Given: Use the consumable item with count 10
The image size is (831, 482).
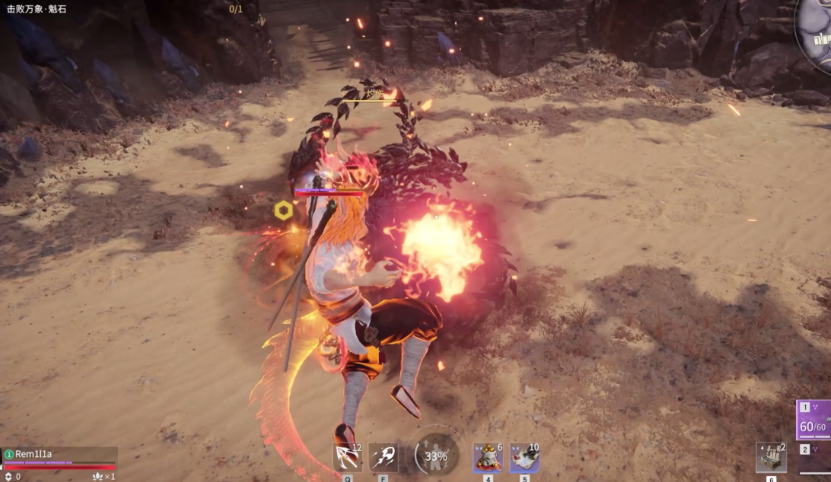Looking at the screenshot, I should 524,457.
